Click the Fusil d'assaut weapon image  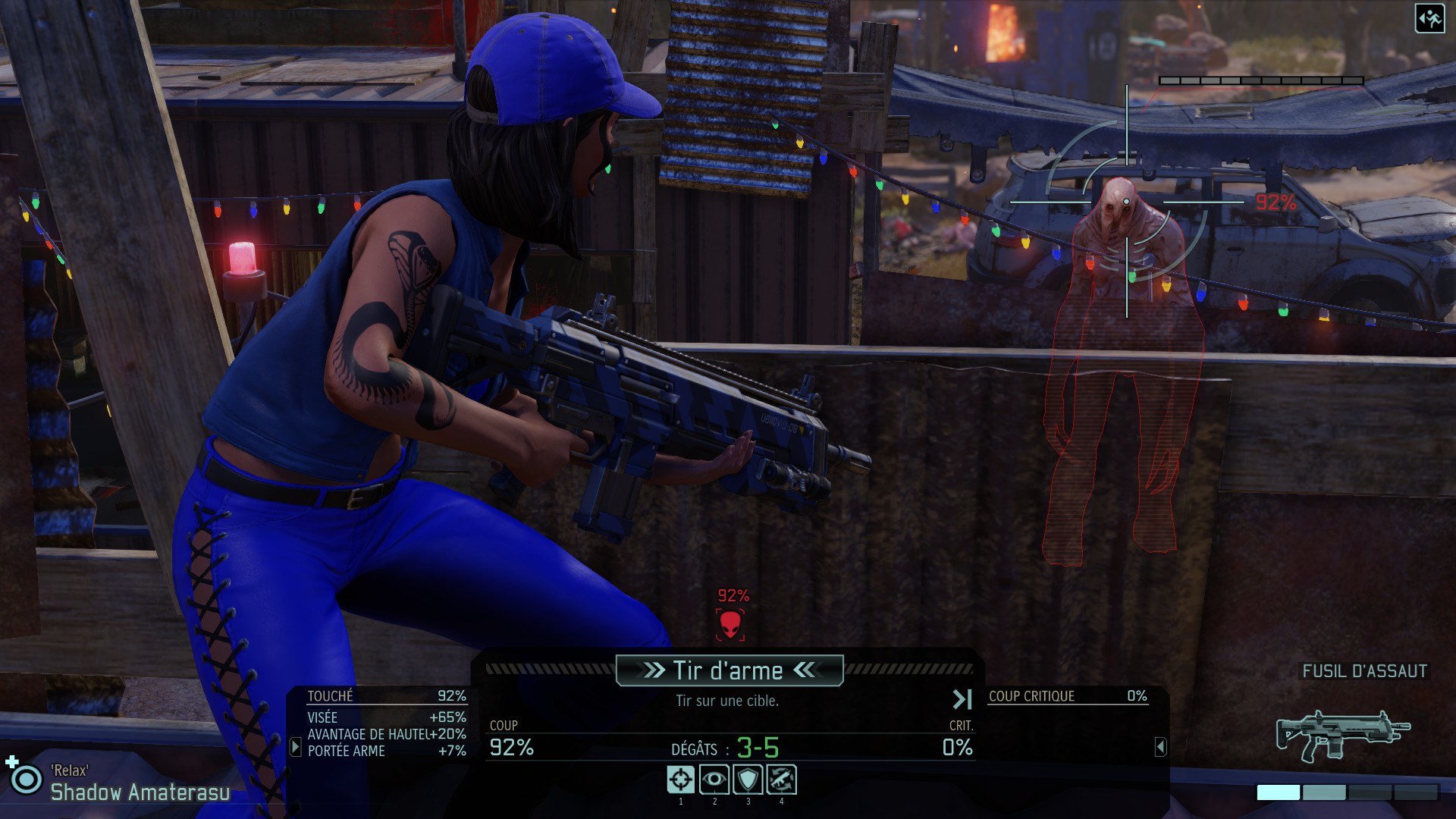click(x=1343, y=734)
